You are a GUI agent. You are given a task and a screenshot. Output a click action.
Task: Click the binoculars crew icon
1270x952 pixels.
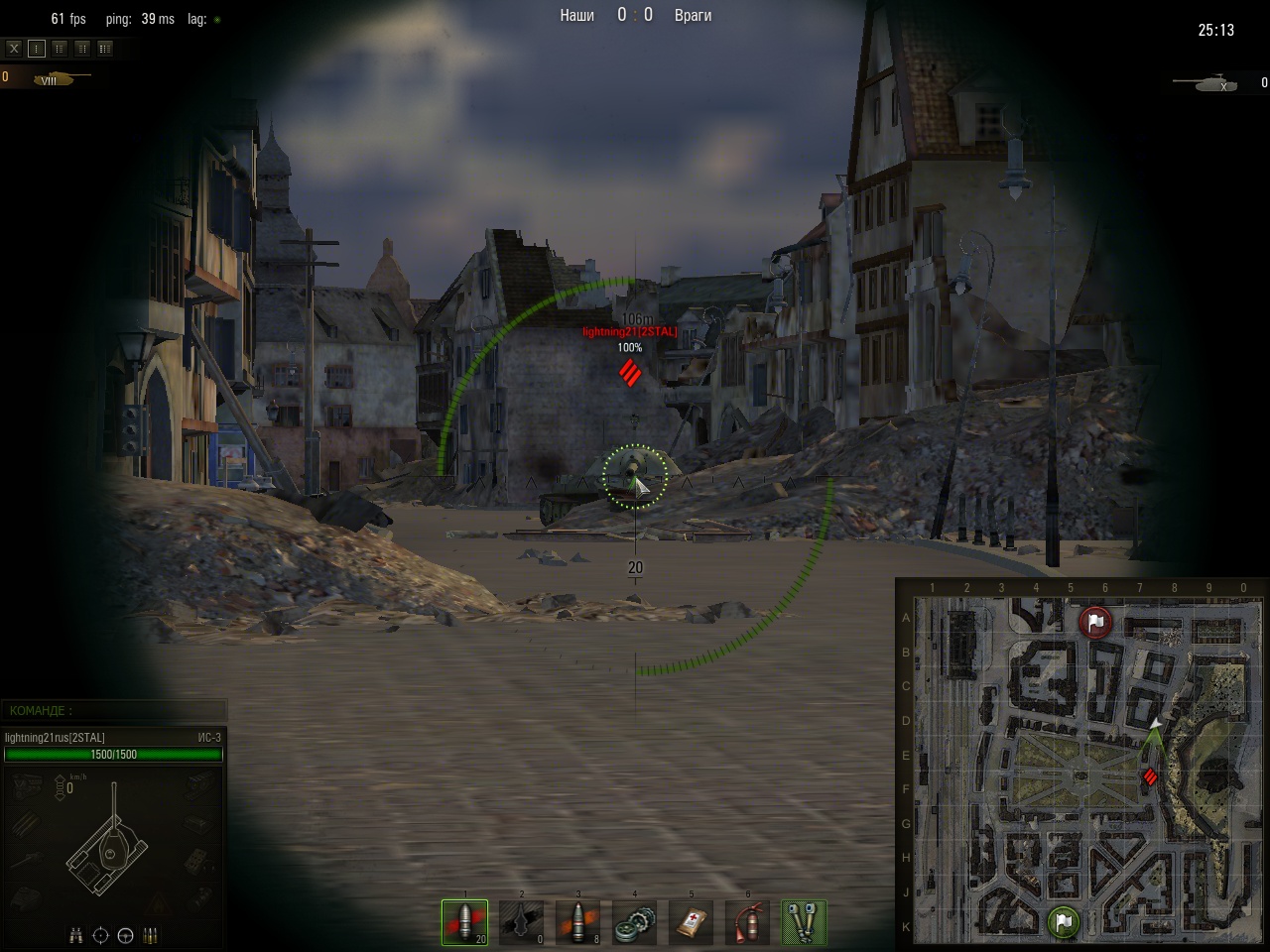pyautogui.click(x=76, y=935)
